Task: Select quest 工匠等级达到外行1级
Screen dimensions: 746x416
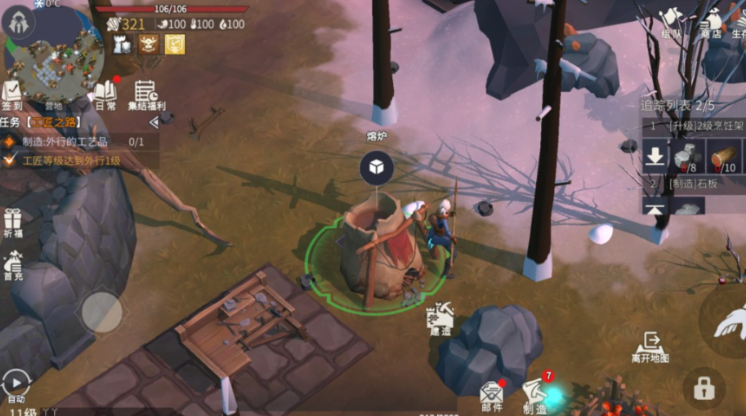Action: tap(70, 160)
